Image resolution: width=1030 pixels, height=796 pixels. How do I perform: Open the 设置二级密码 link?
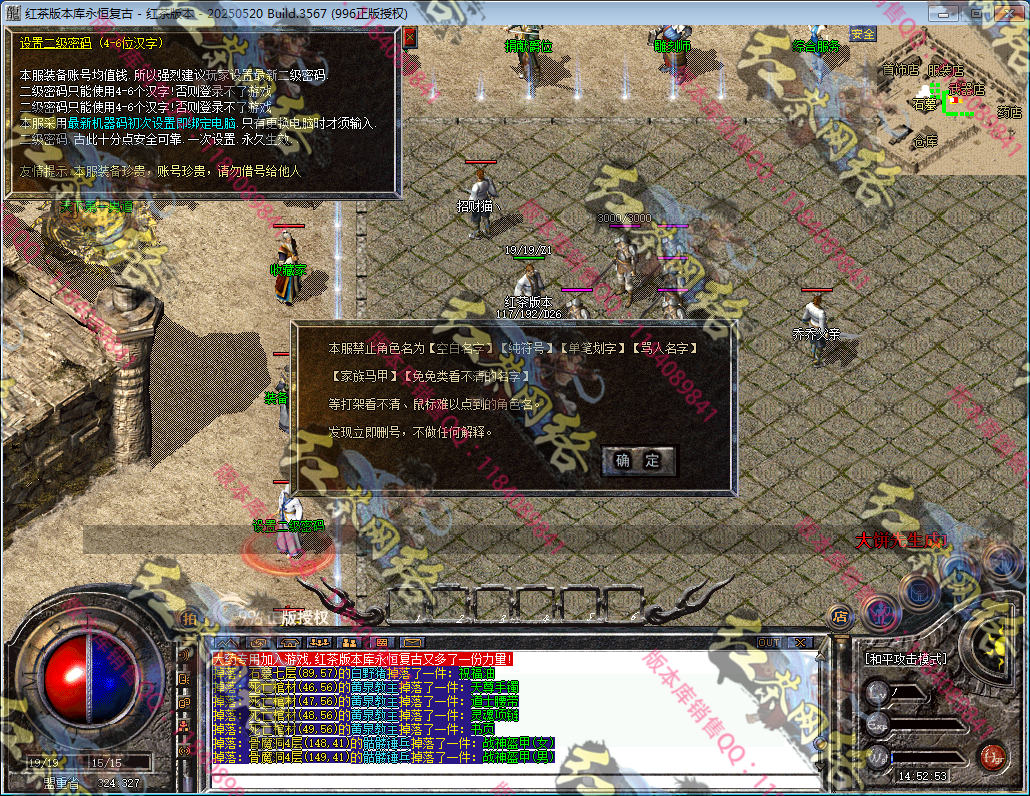[x=288, y=526]
